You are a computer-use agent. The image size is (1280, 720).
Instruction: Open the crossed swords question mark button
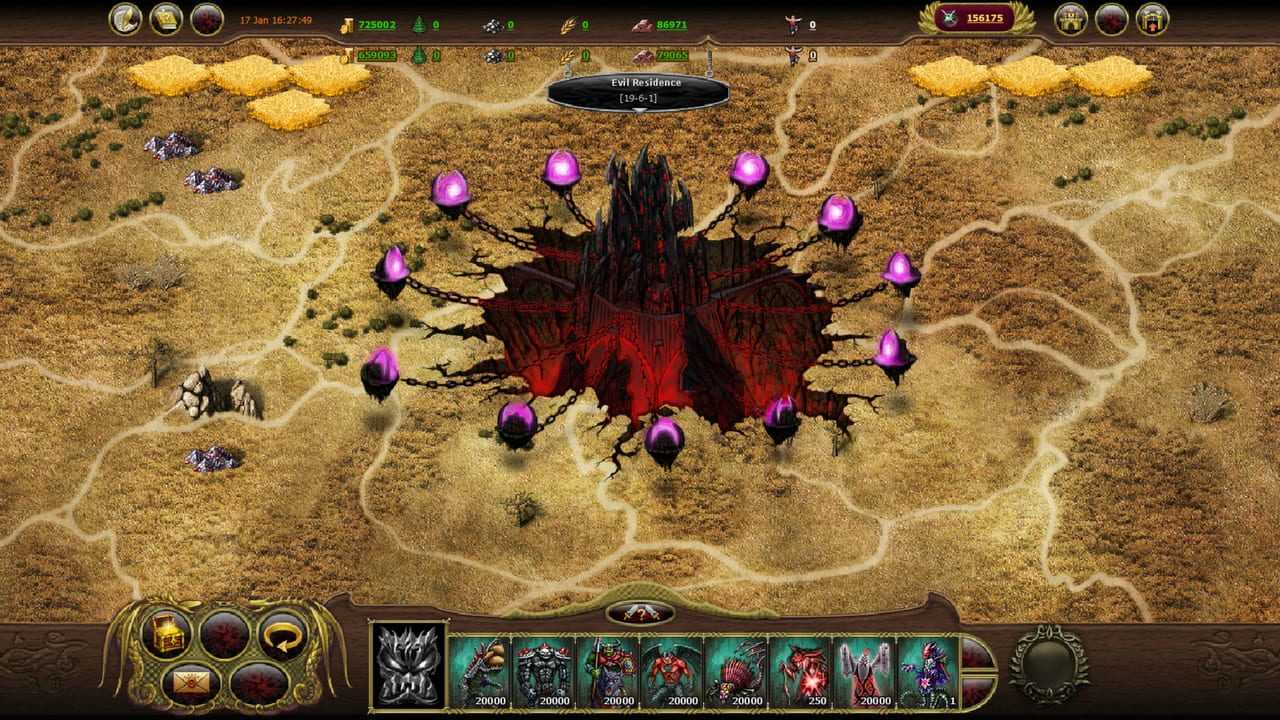(x=640, y=613)
